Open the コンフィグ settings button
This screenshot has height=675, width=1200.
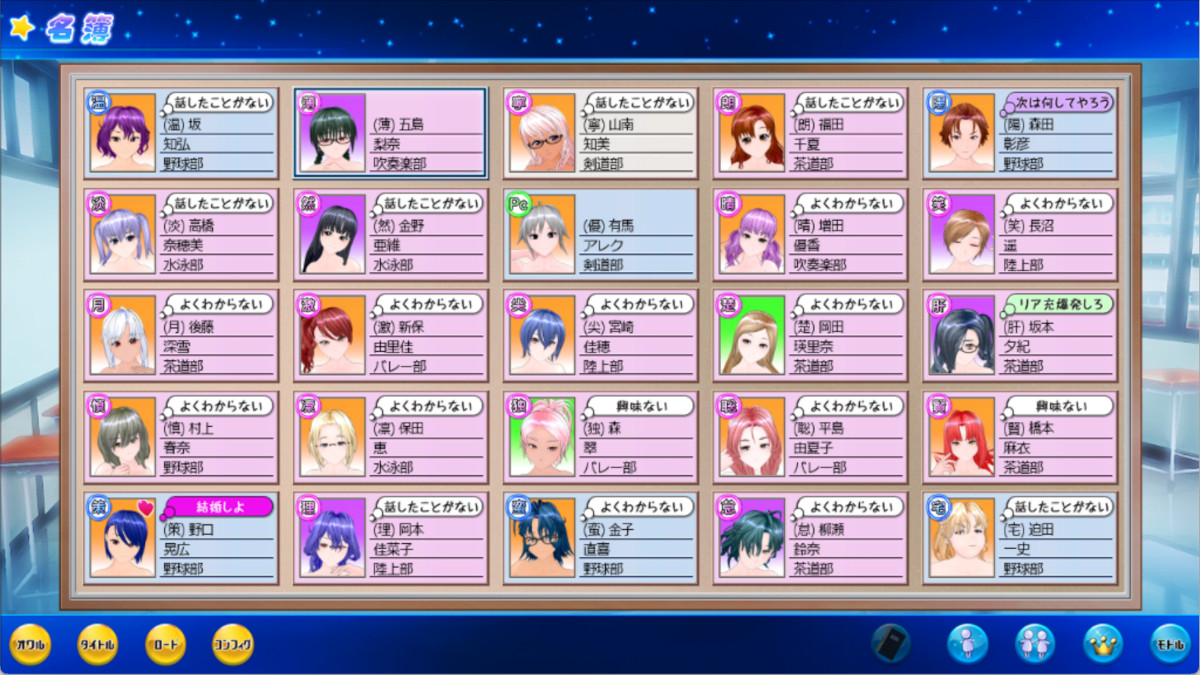(x=233, y=645)
